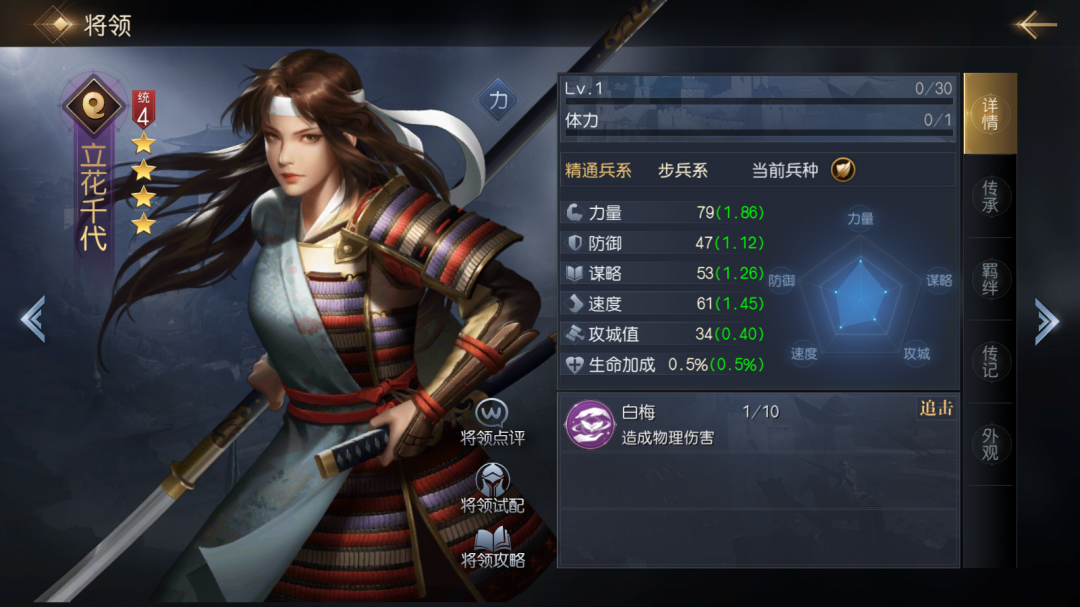Image resolution: width=1080 pixels, height=607 pixels.
Task: Open 将领点评 general reviews
Action: [x=492, y=423]
